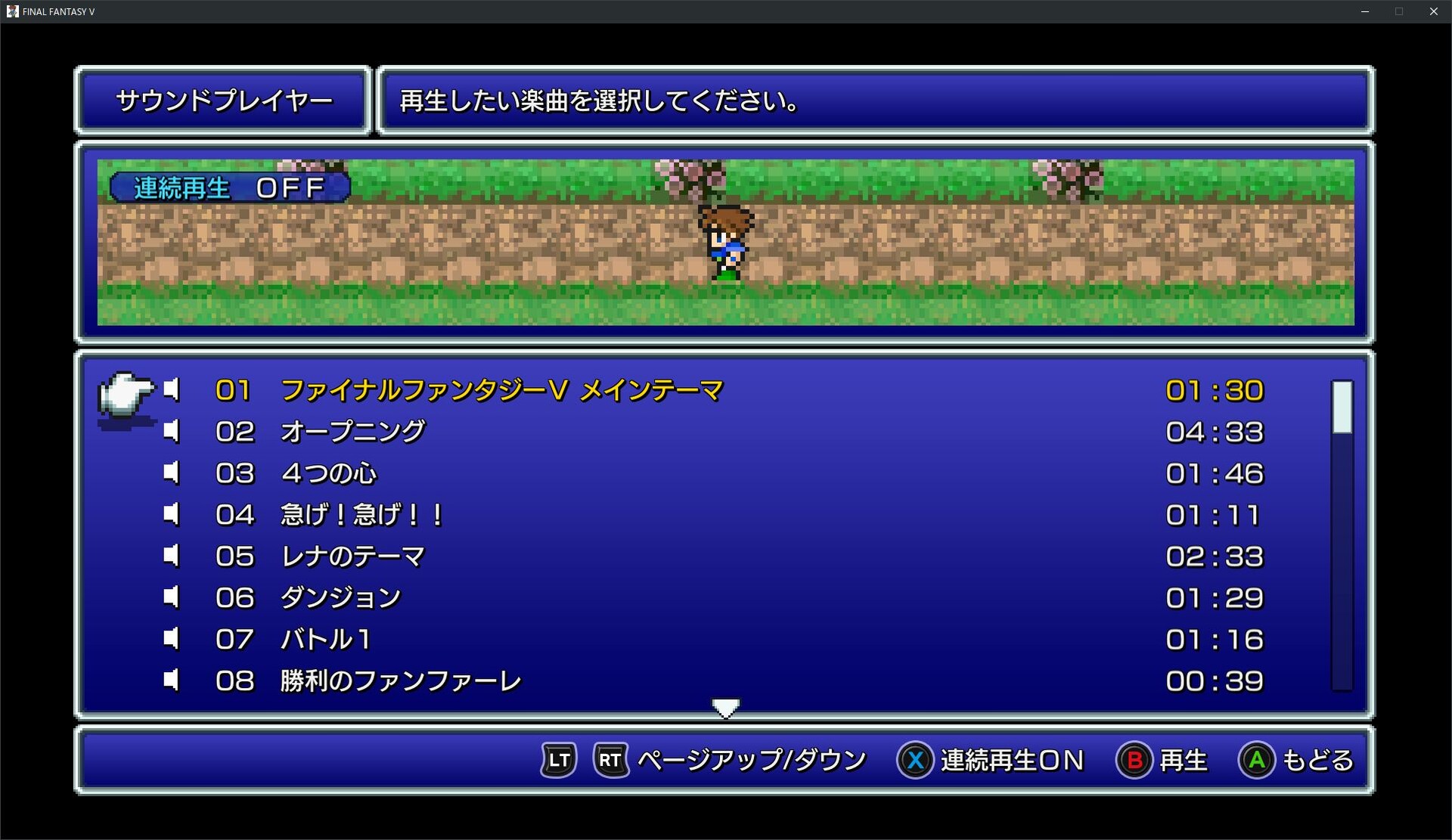Click the speaker icon beside バトル1
This screenshot has height=840, width=1452.
click(x=171, y=638)
